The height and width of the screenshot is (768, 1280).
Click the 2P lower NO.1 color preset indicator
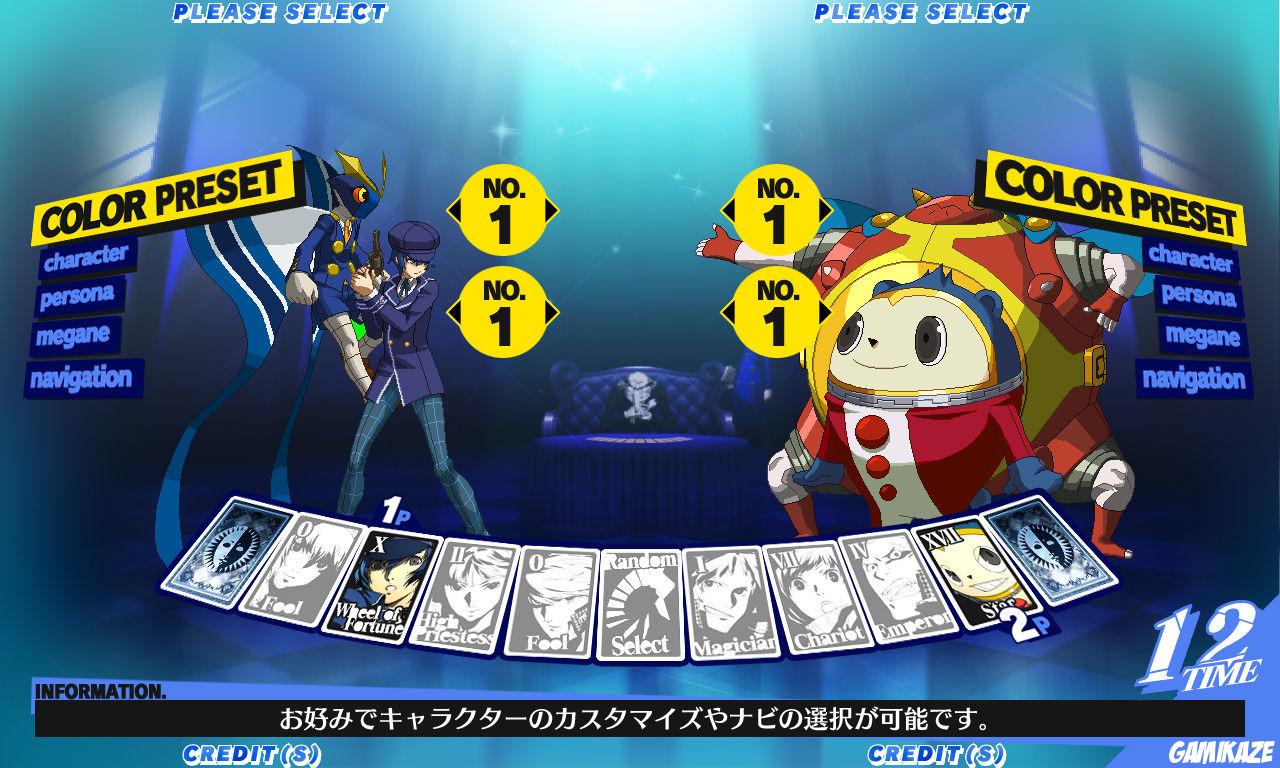pyautogui.click(x=775, y=310)
